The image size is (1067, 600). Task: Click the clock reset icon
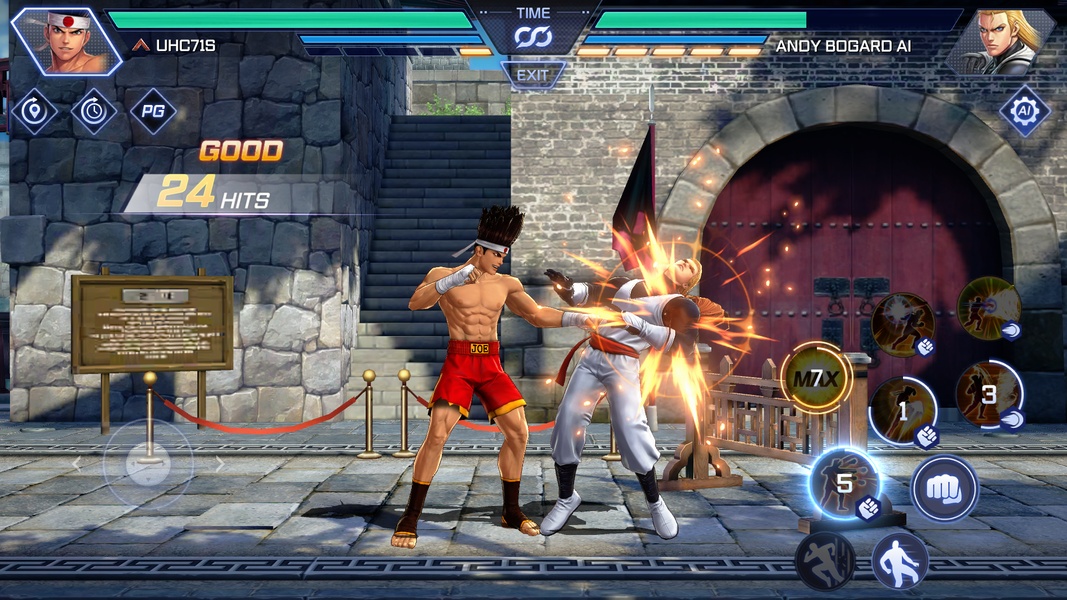93,111
